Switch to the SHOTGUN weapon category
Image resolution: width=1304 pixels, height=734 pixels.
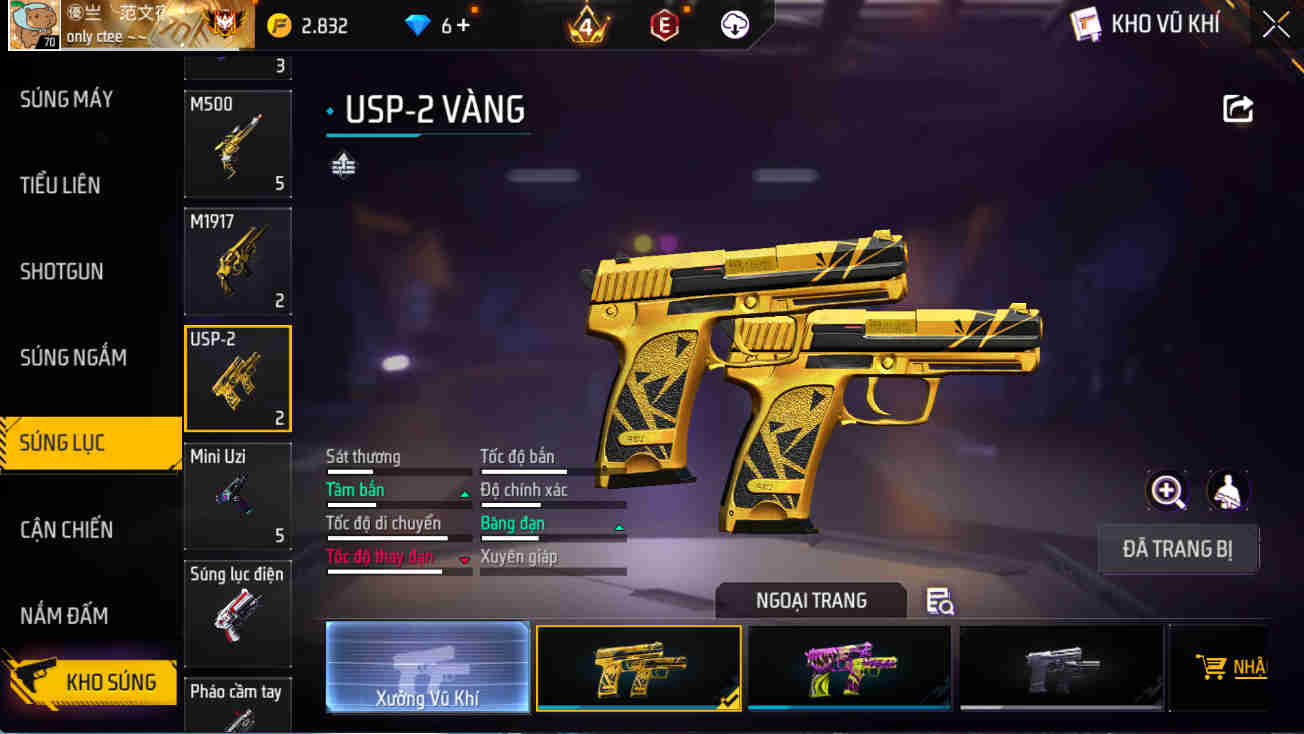pyautogui.click(x=60, y=271)
